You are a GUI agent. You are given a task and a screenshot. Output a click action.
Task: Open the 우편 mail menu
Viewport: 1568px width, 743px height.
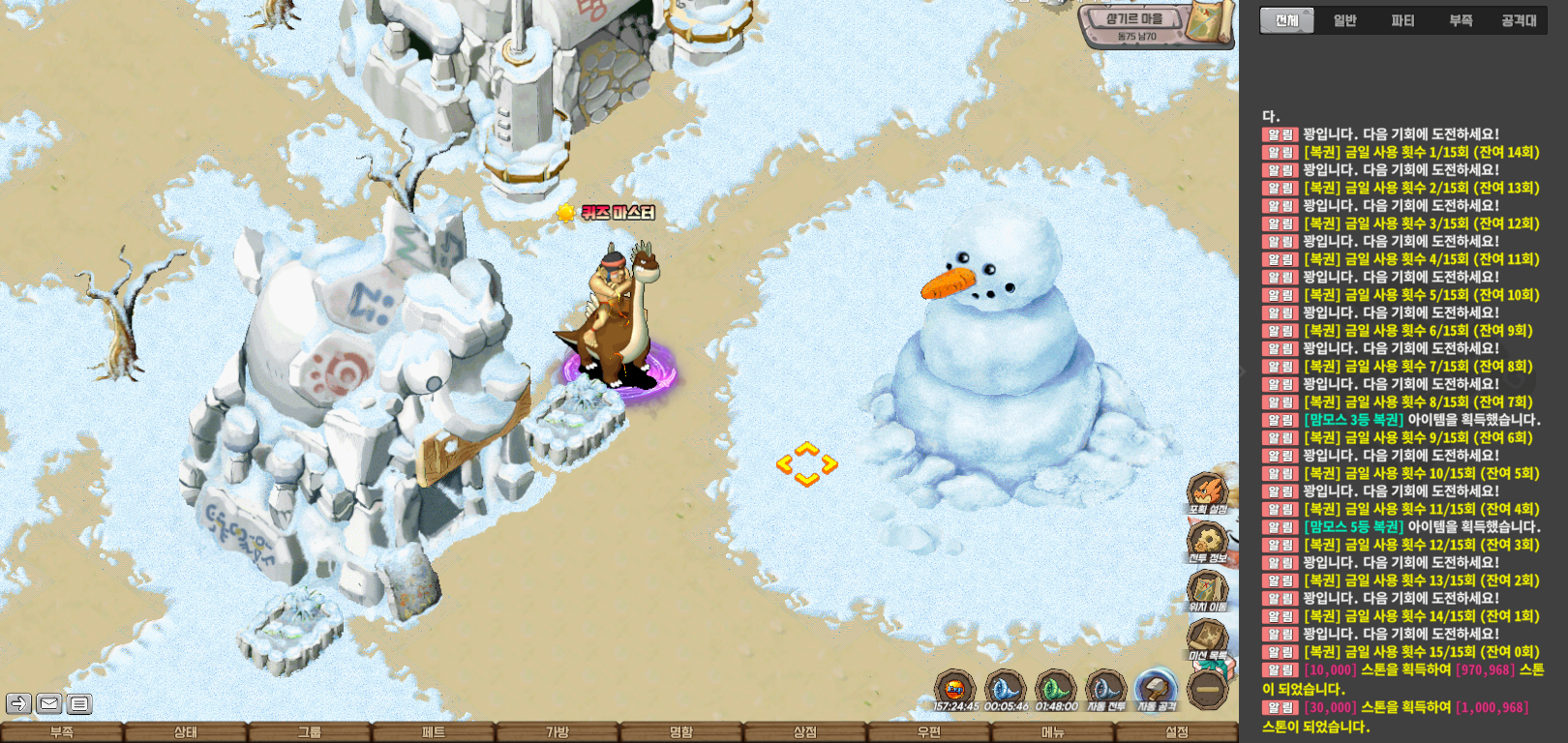pyautogui.click(x=929, y=732)
